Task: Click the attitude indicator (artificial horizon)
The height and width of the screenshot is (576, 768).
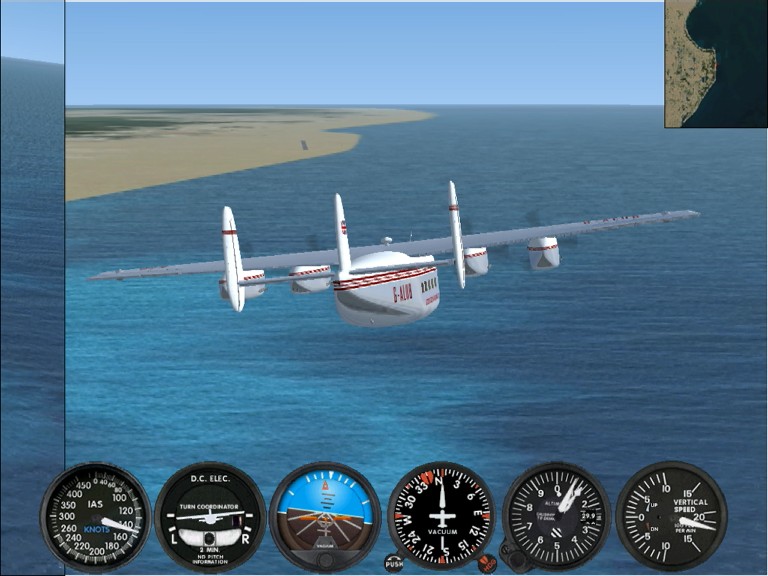Action: [325, 516]
